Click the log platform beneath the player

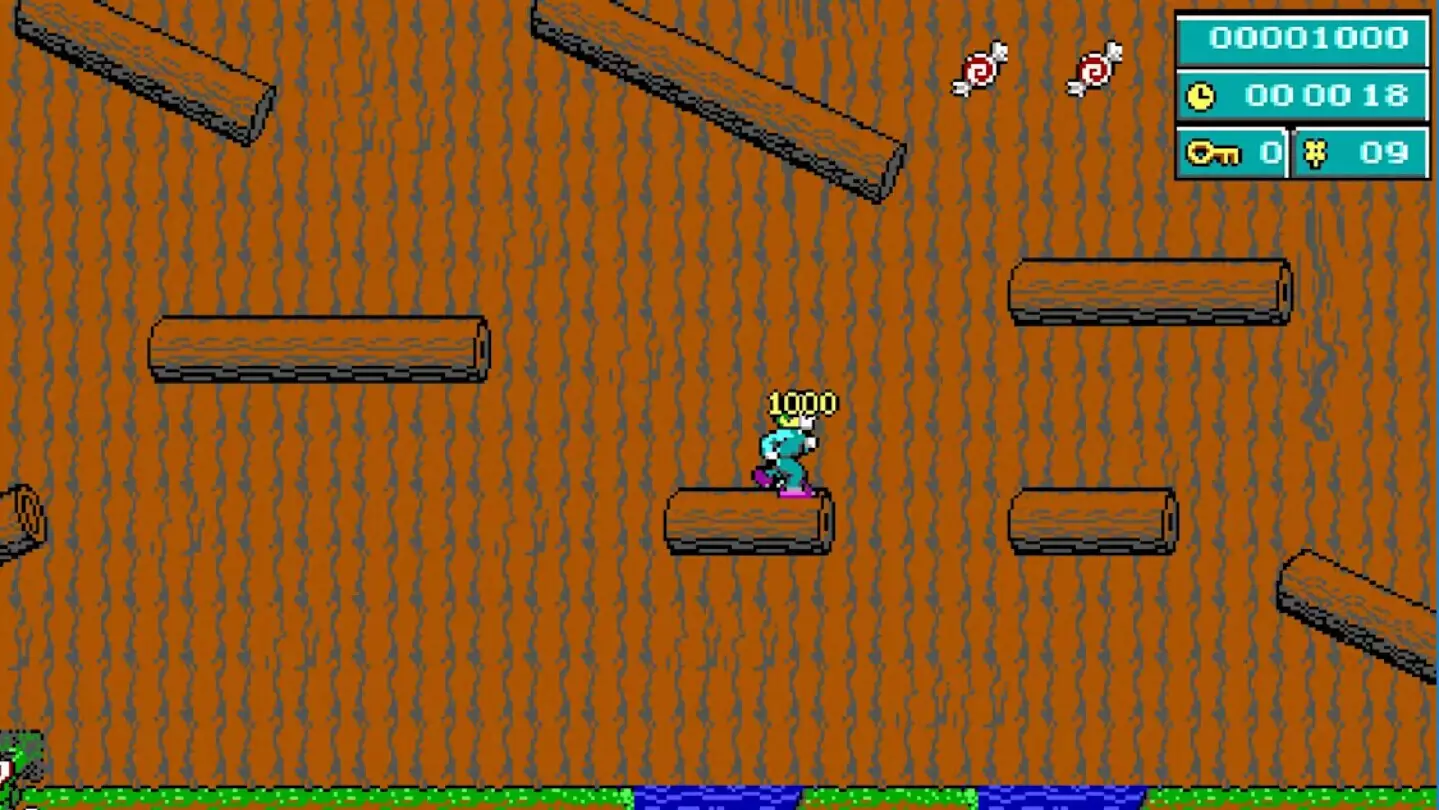click(748, 521)
